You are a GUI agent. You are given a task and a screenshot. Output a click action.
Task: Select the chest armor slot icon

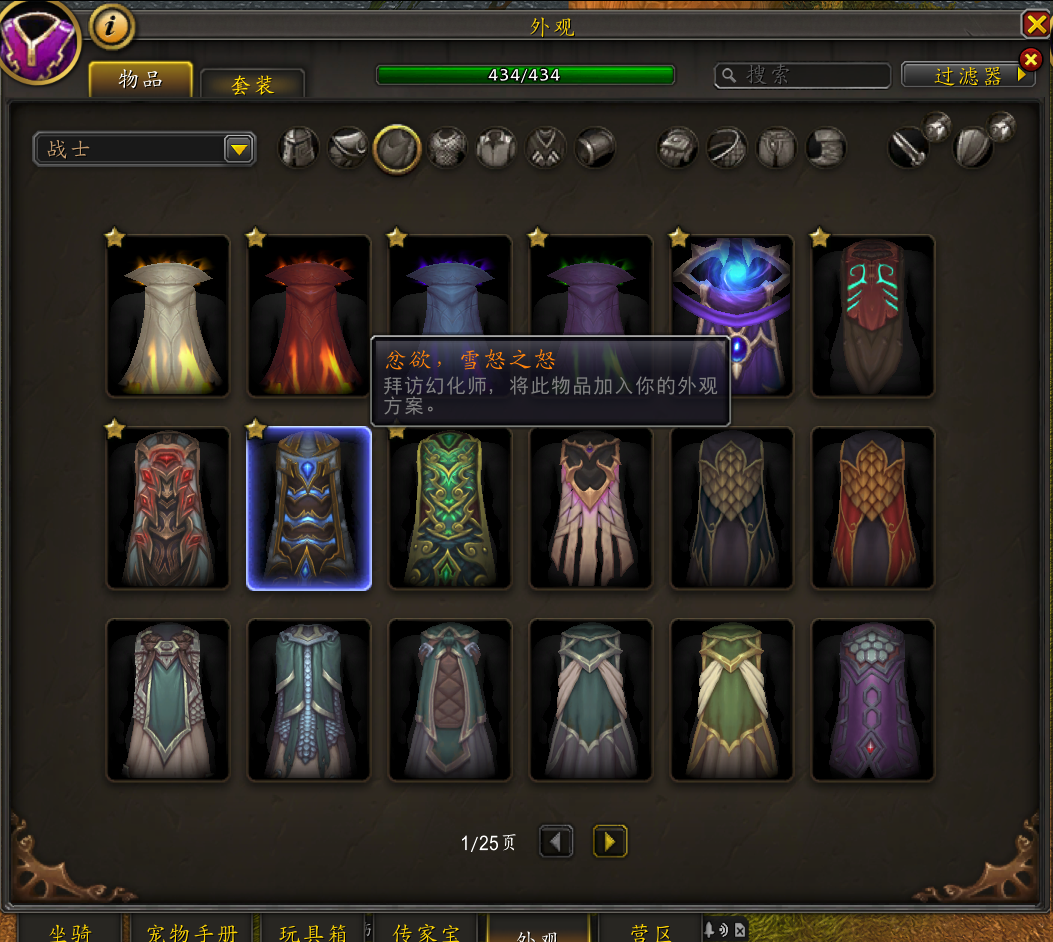(x=447, y=148)
